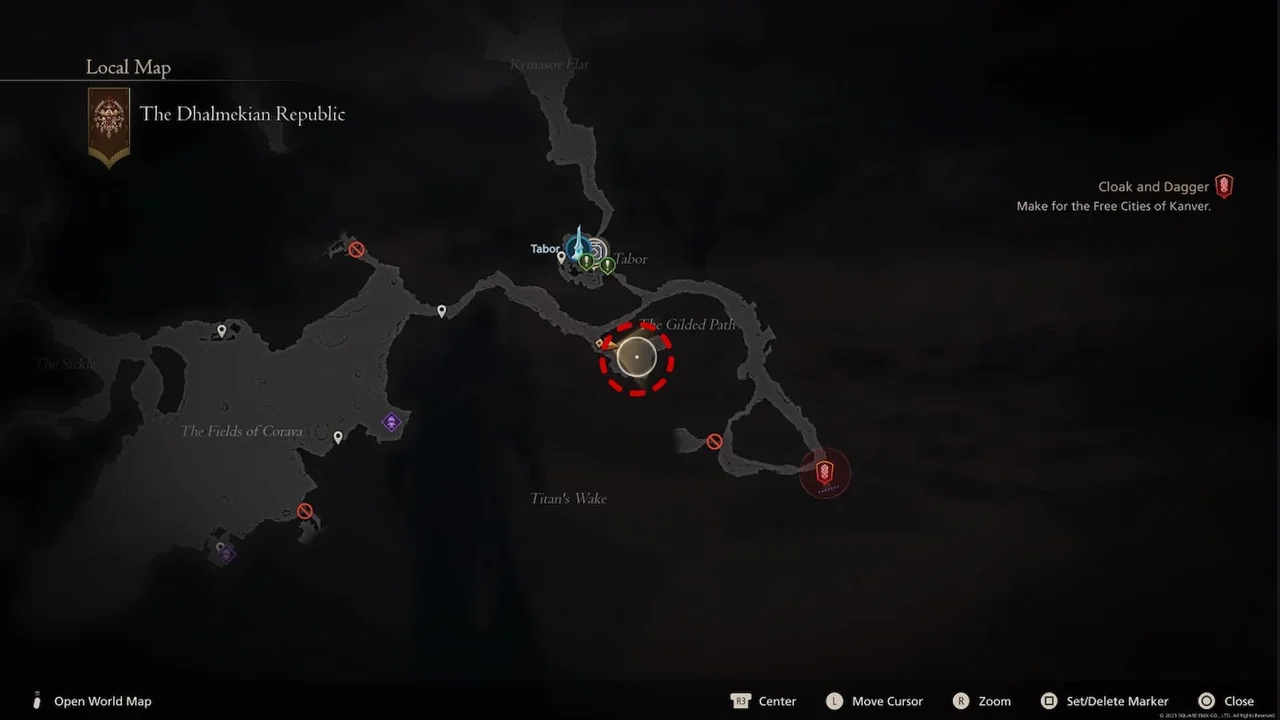
Task: Click the blocked path icon south of Fields of Corava
Action: pos(304,510)
